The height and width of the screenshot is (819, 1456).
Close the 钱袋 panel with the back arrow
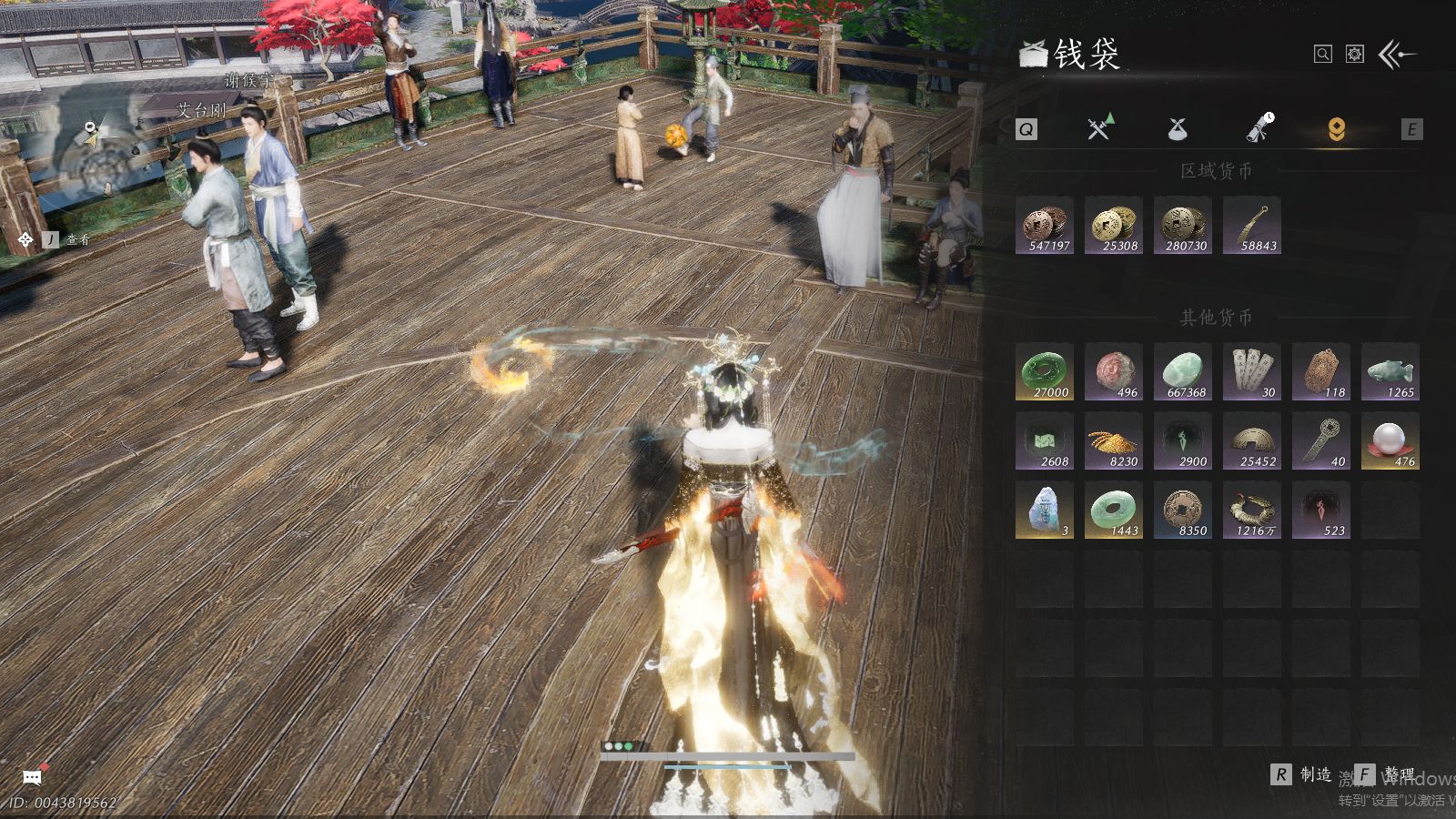pos(1397,55)
